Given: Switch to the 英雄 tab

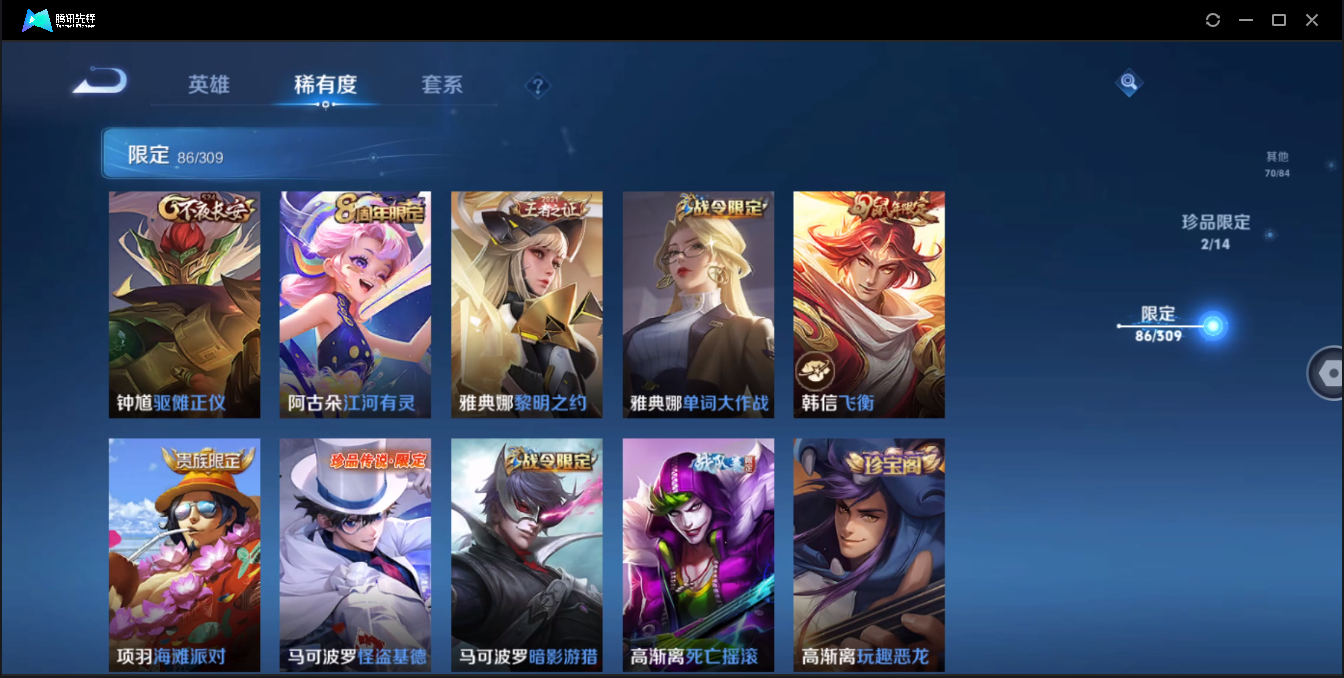Looking at the screenshot, I should coord(209,85).
